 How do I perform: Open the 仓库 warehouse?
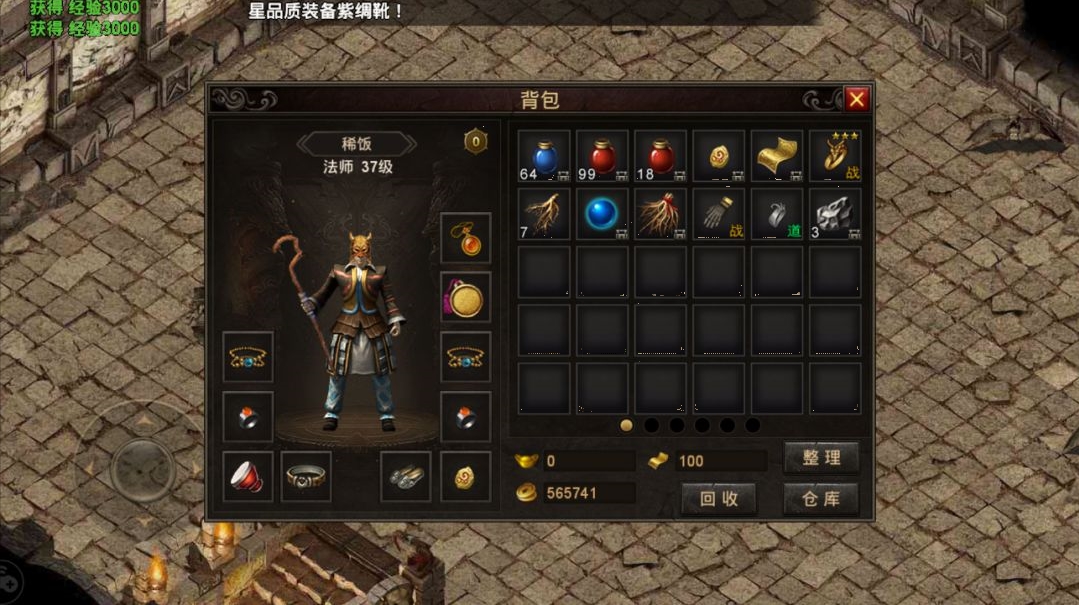pos(821,498)
